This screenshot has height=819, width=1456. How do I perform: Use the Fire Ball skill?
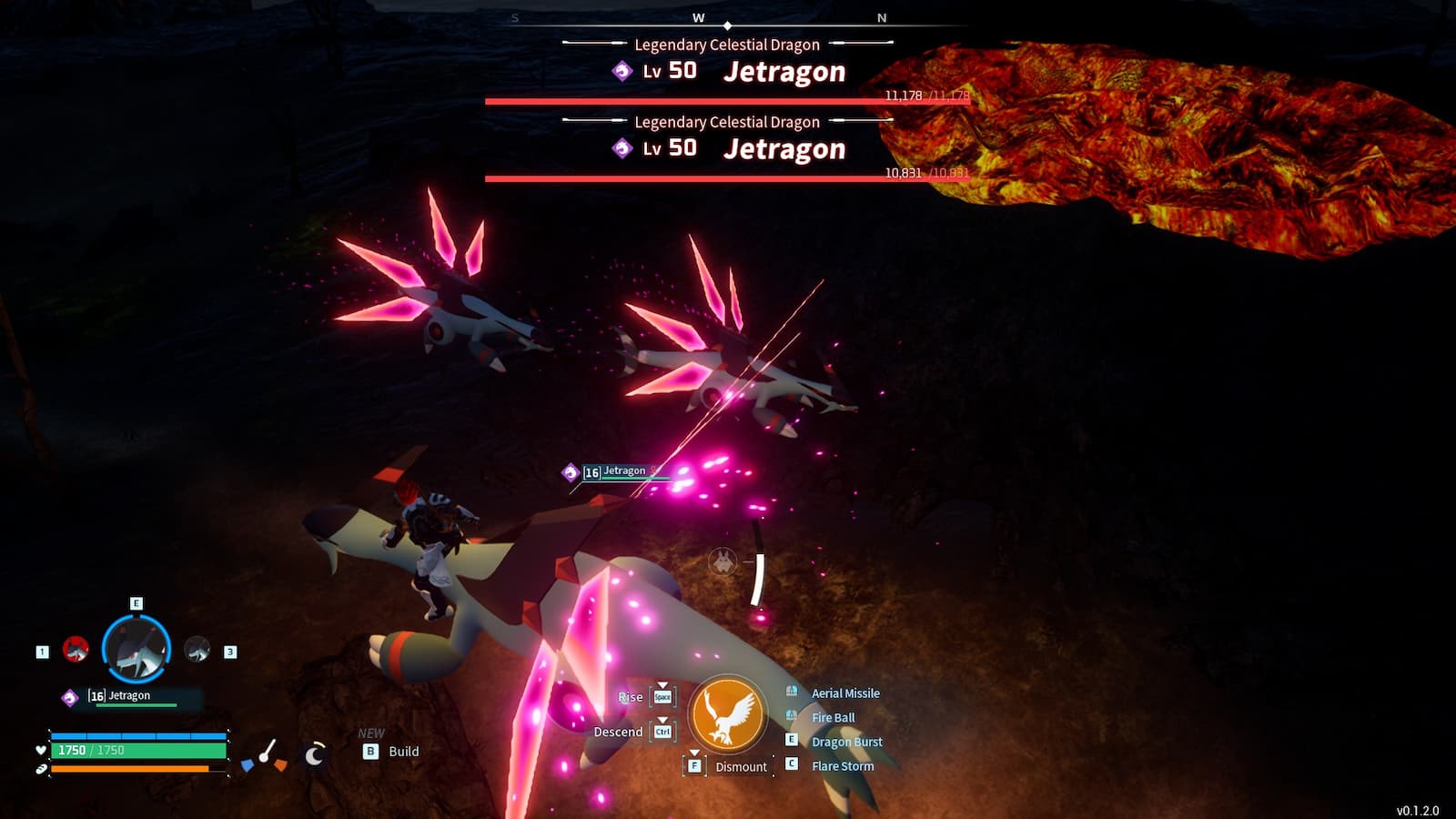(x=833, y=718)
